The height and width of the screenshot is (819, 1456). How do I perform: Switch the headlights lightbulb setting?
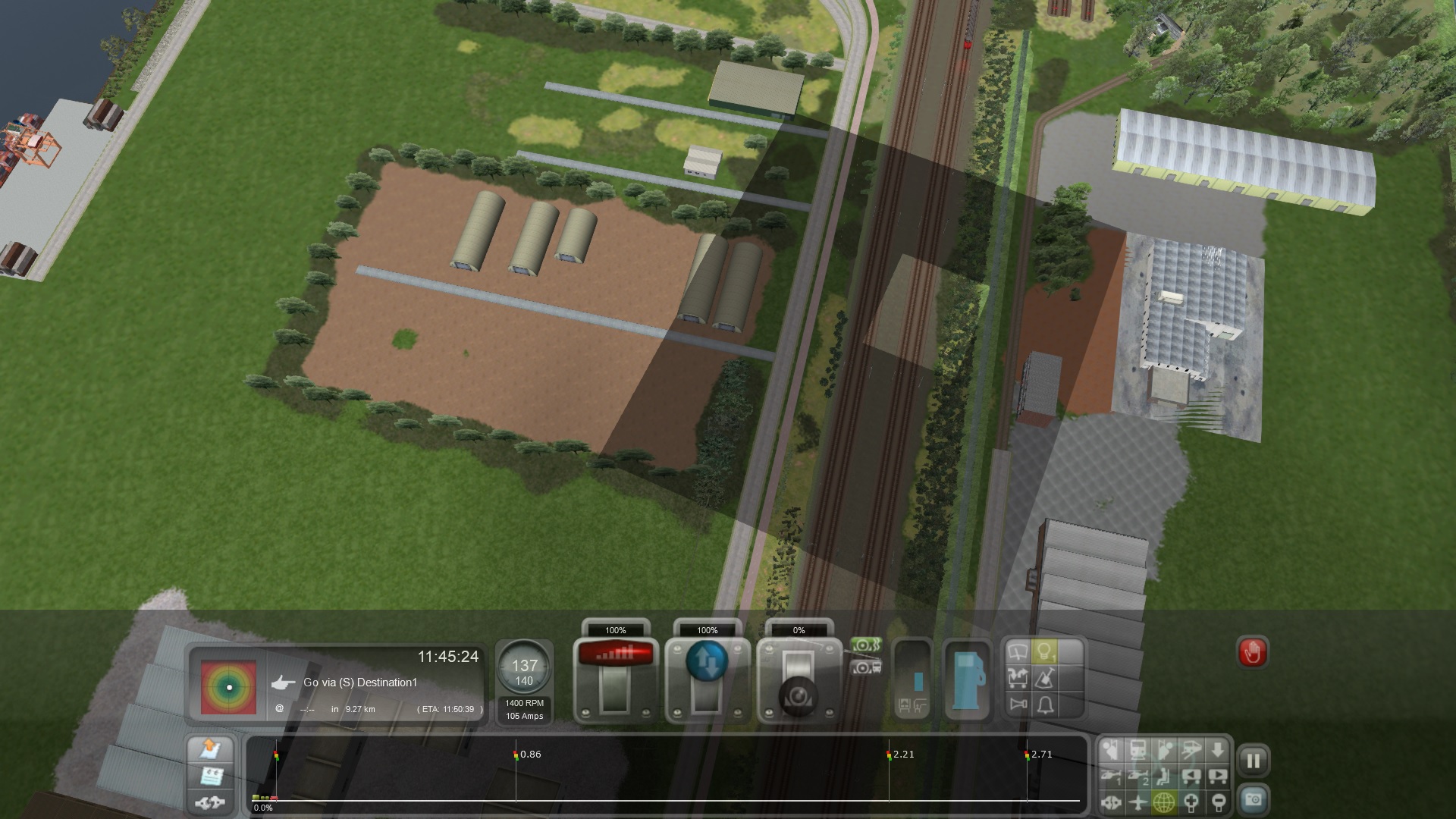1044,651
